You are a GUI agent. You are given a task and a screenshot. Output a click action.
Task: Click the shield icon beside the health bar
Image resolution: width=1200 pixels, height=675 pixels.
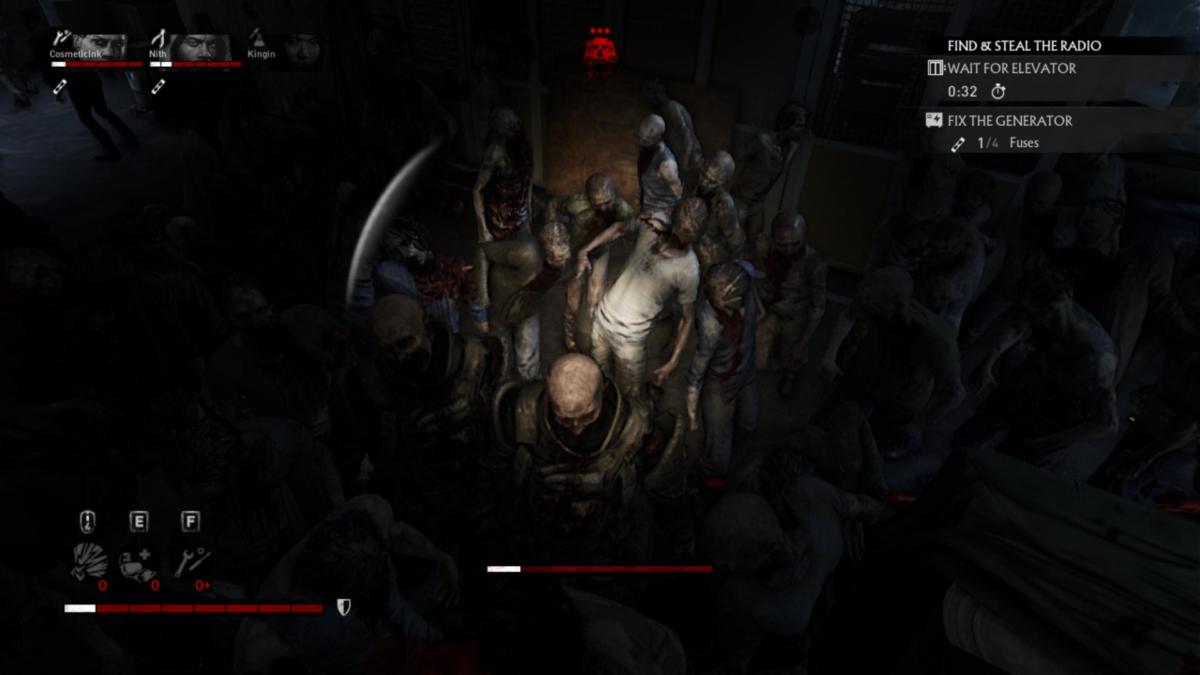[x=343, y=607]
